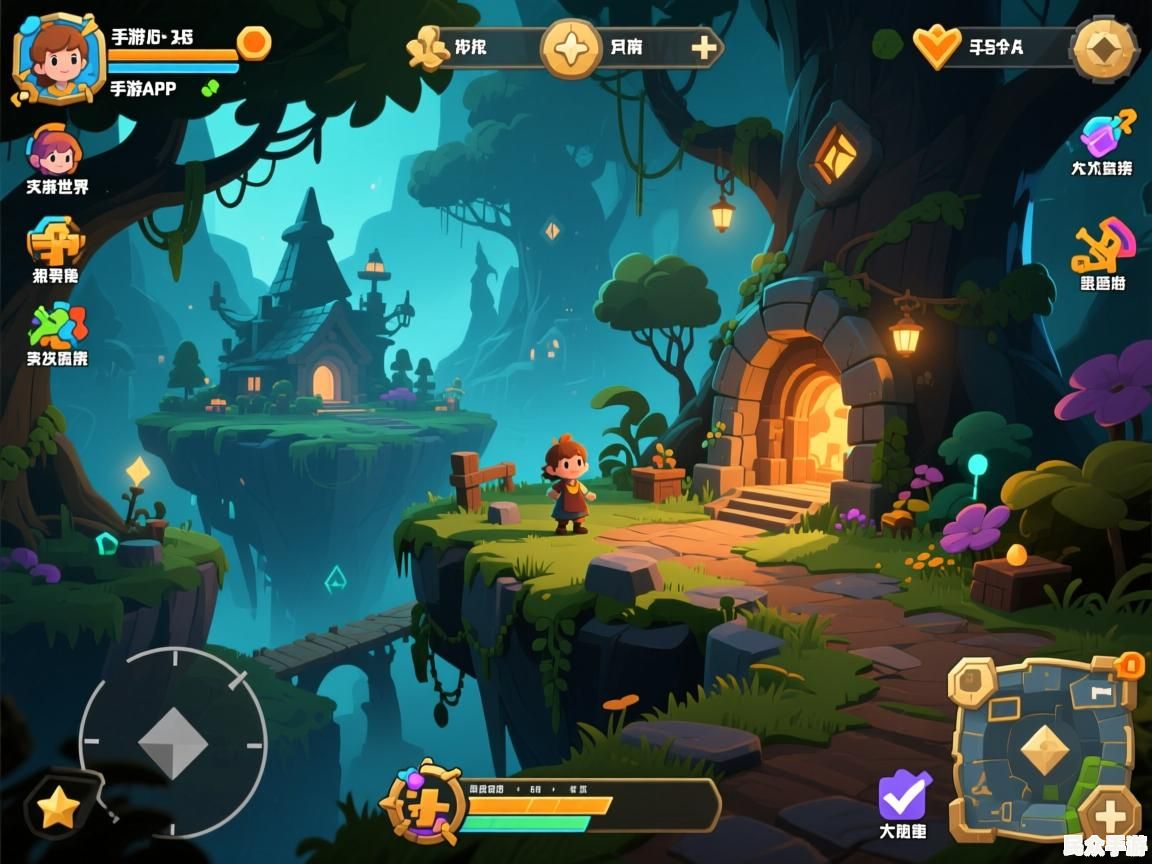Screen dimensions: 1152x864
Task: Open the bronze gear medallion button
Action: coord(1104,48)
